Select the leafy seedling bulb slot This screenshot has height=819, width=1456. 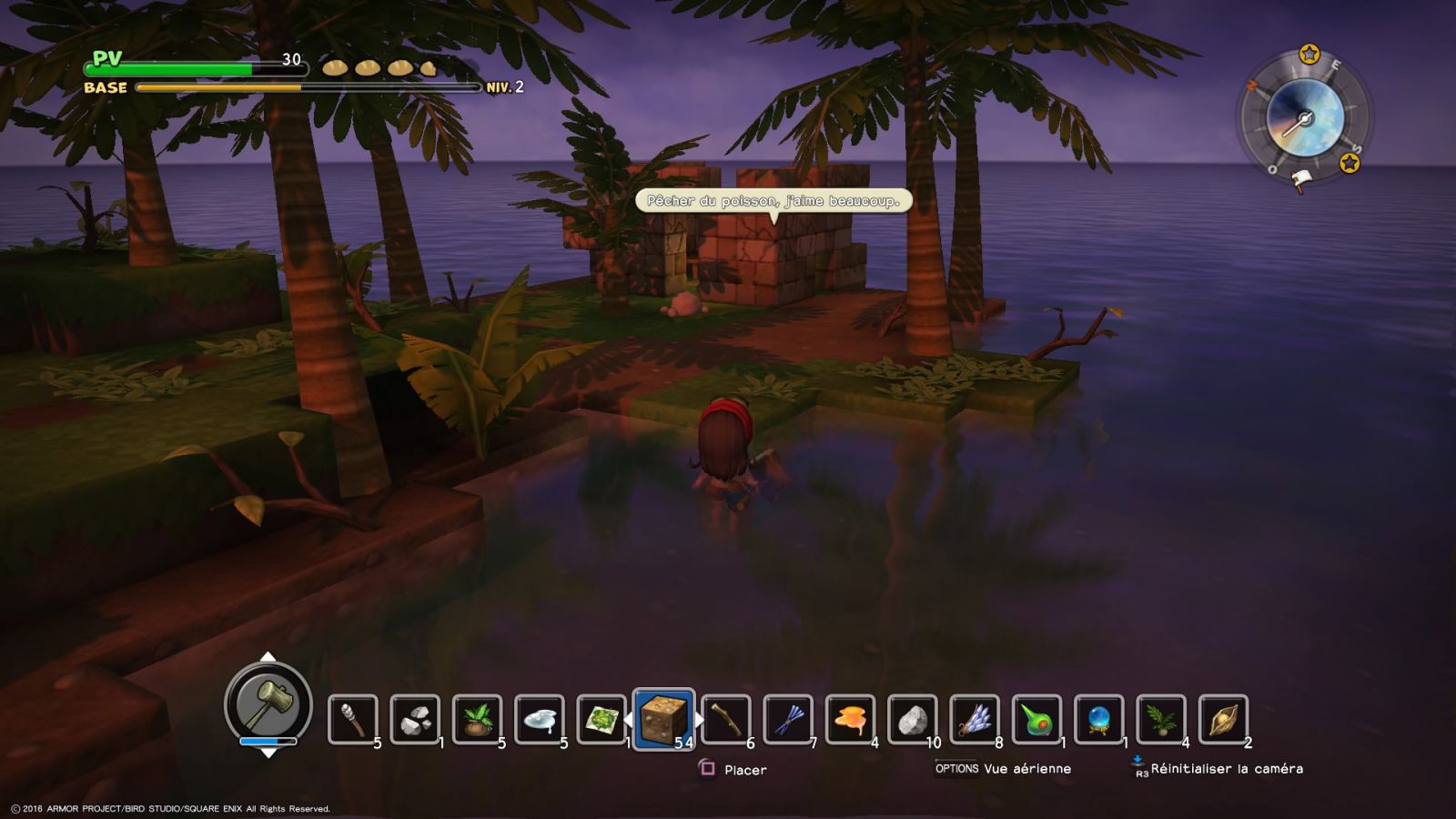477,719
